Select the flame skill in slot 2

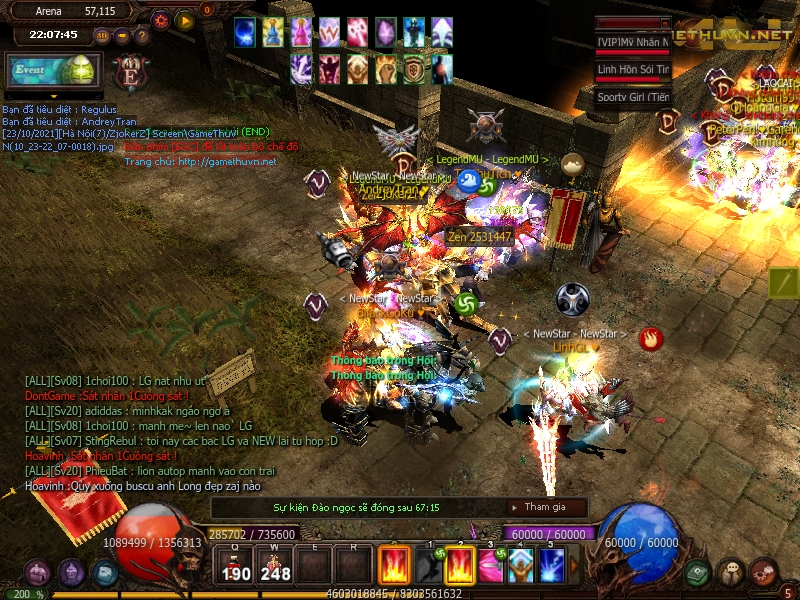point(460,566)
